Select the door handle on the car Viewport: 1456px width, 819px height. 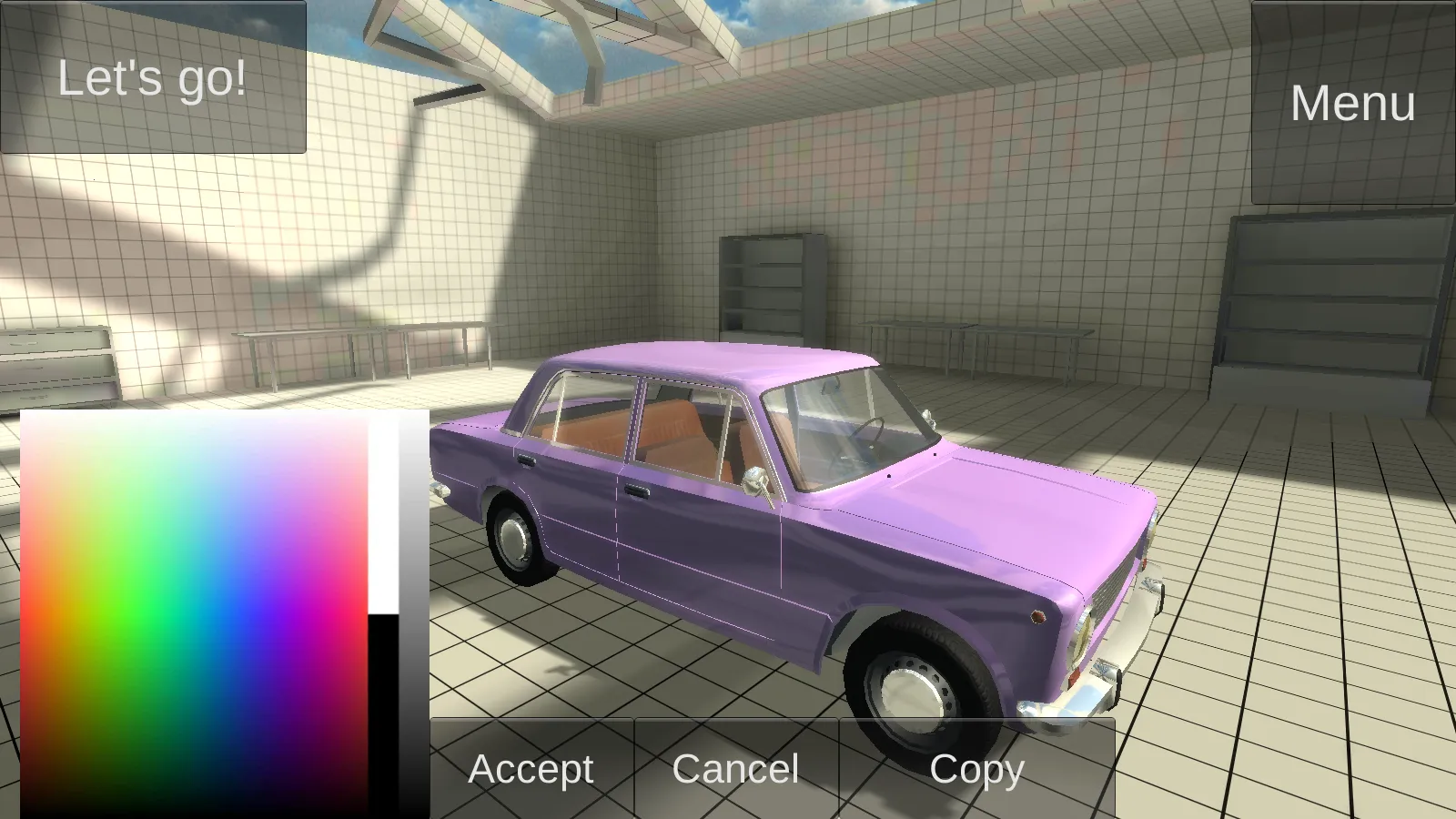point(637,488)
